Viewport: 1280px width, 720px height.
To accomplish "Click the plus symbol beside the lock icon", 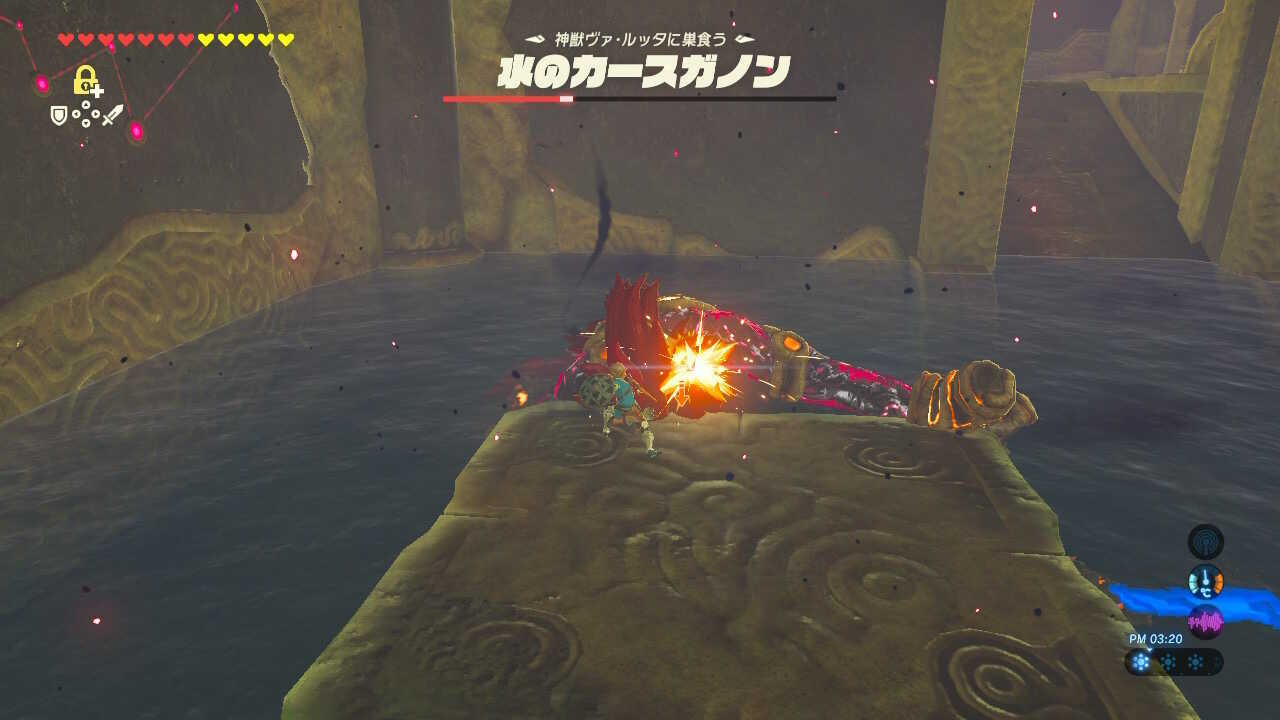I will point(97,91).
